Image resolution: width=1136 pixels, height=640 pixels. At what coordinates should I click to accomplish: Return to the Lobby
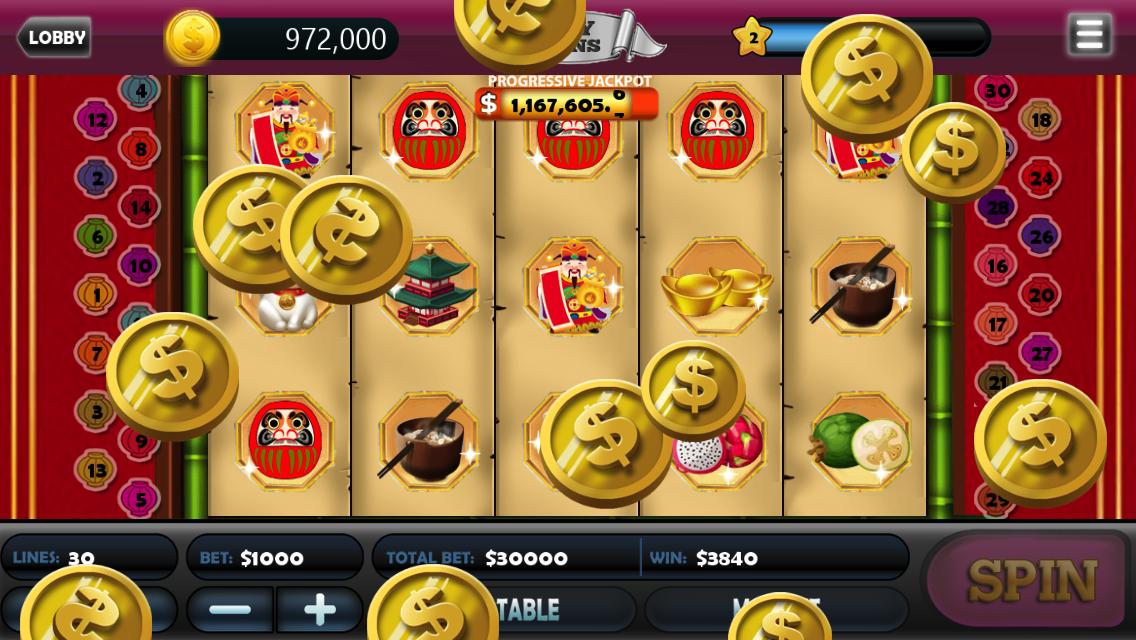click(x=55, y=38)
